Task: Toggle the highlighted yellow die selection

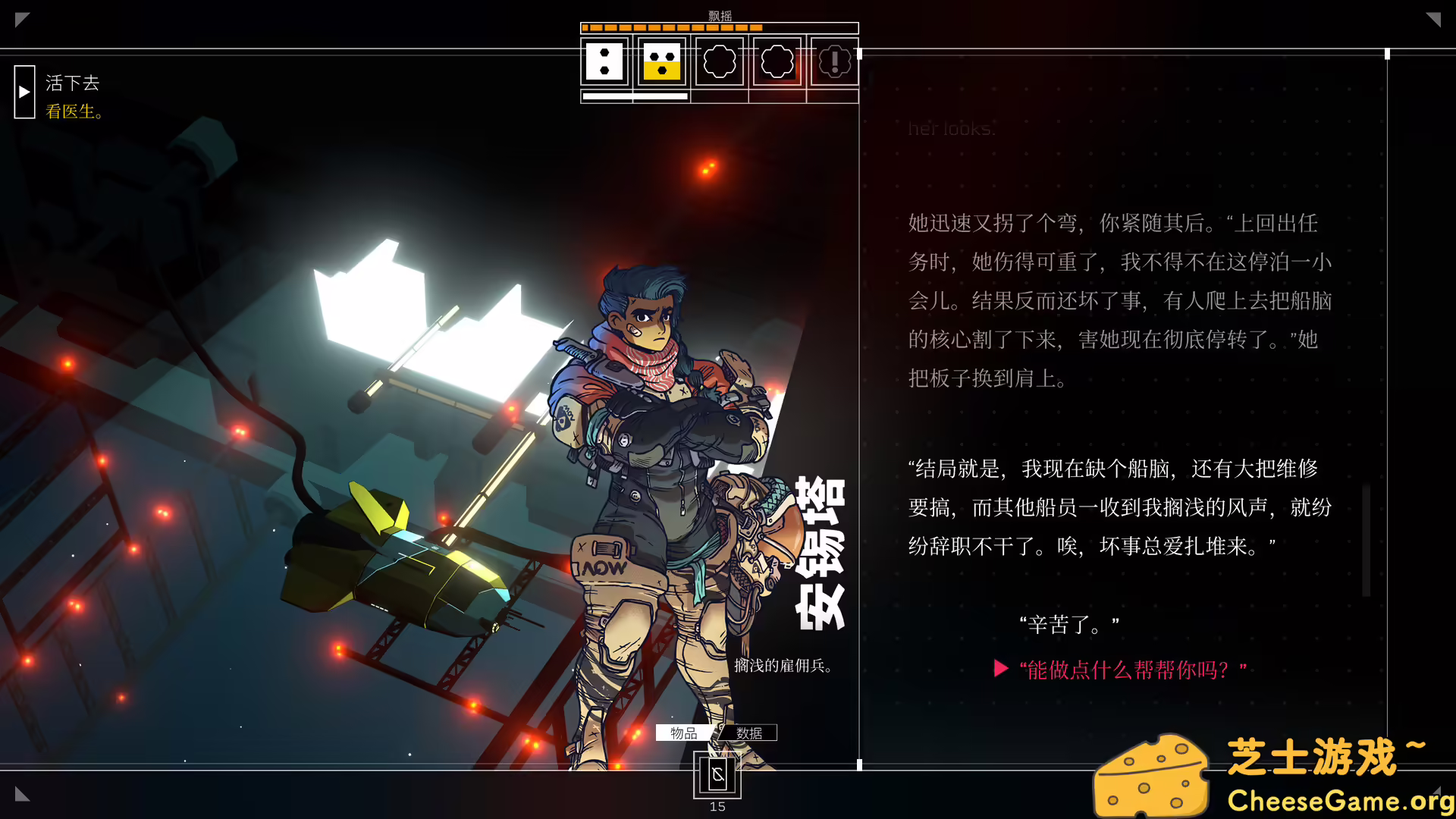Action: click(661, 62)
